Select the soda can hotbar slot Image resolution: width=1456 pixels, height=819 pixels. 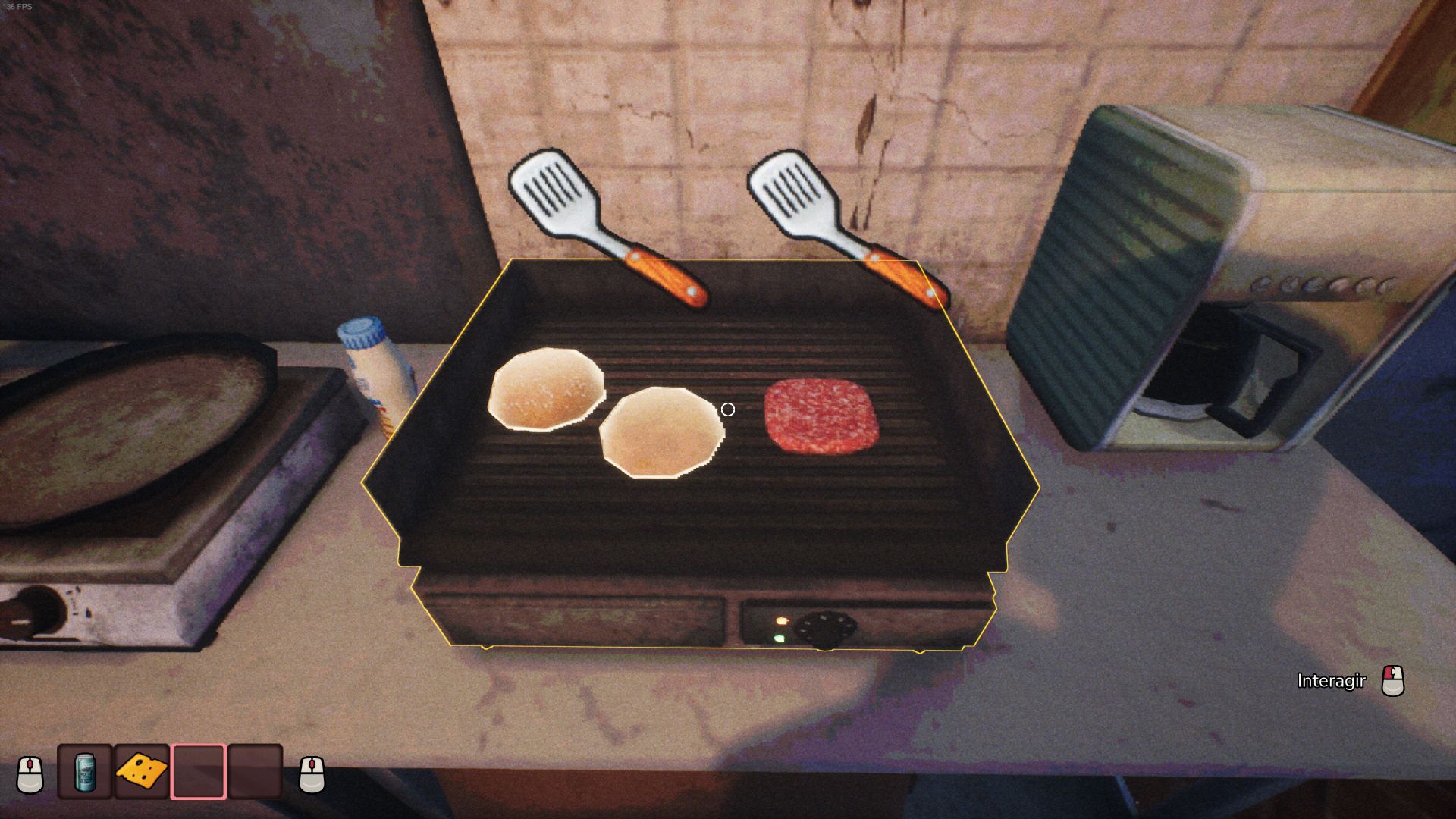point(85,772)
